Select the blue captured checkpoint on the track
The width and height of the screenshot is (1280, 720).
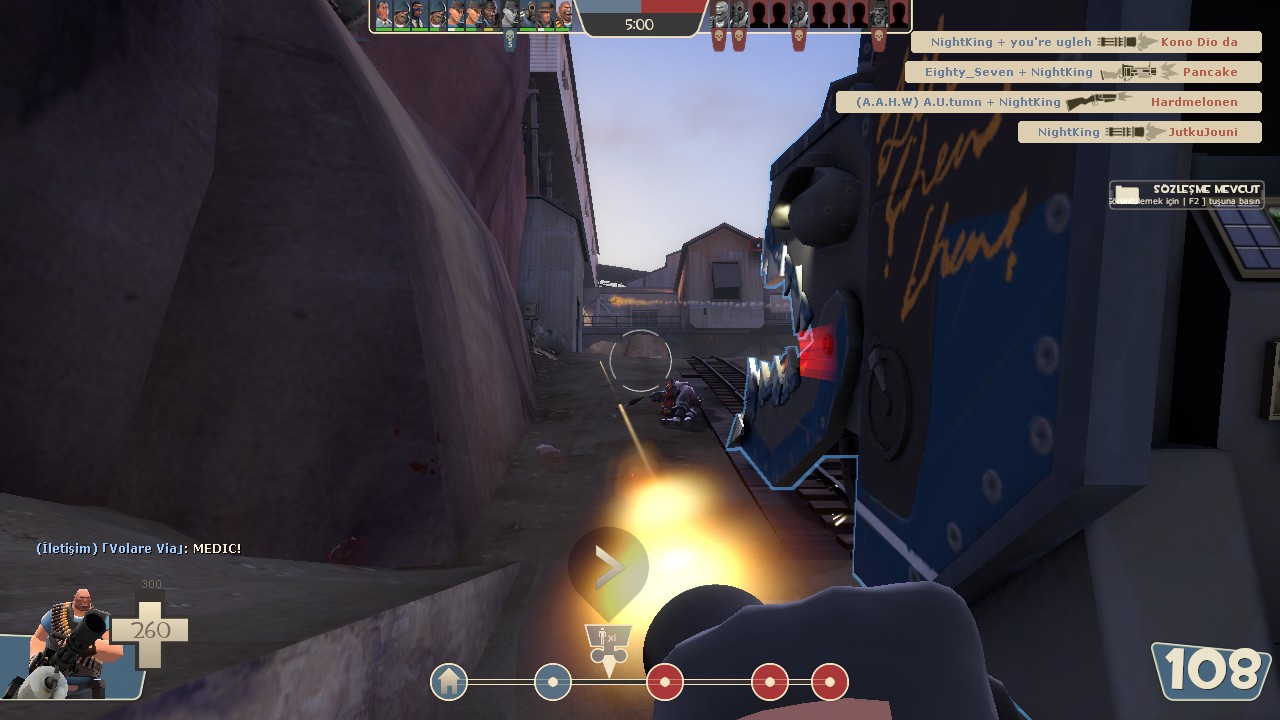(x=553, y=682)
